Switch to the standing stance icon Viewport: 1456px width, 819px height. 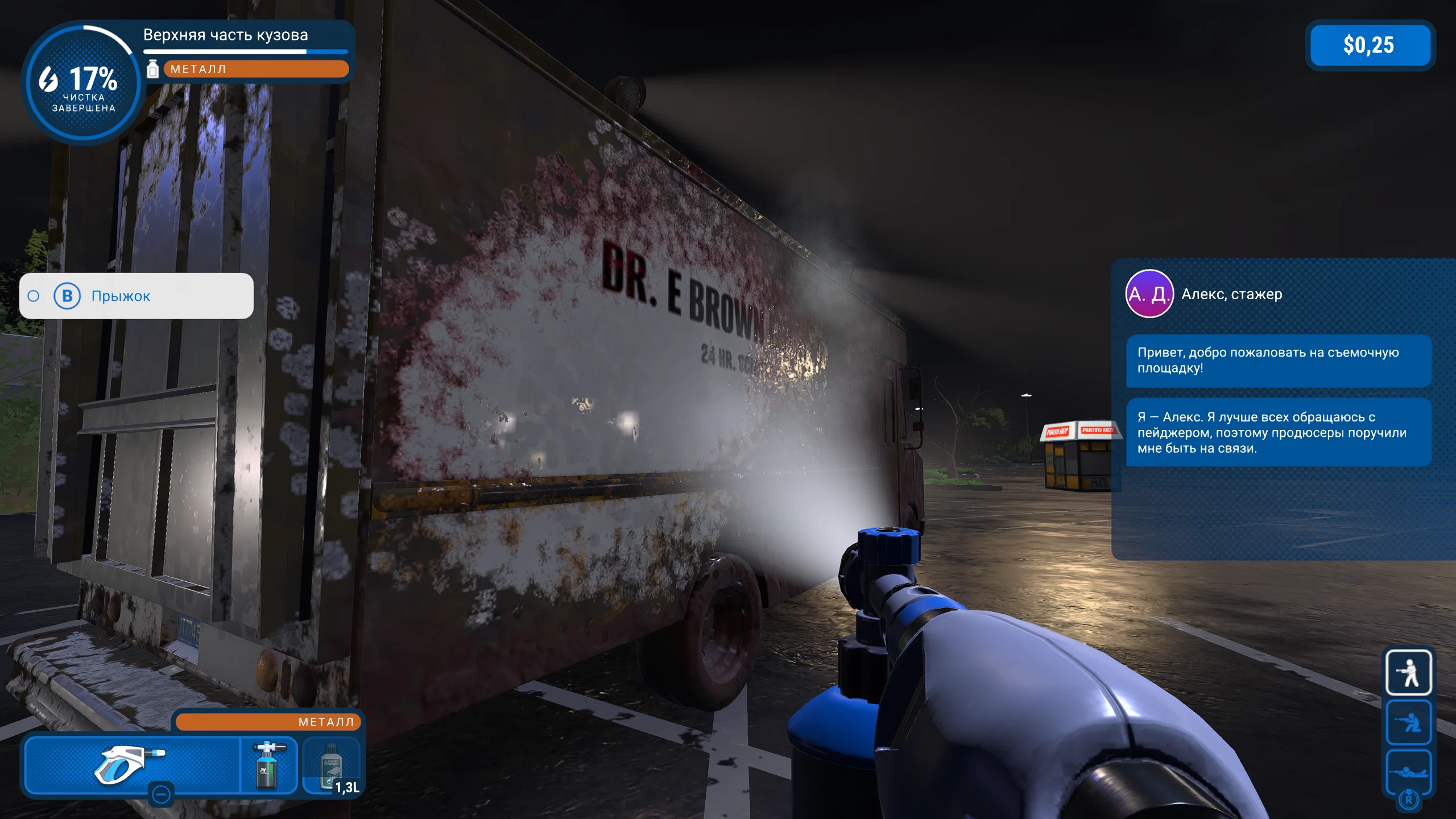pyautogui.click(x=1408, y=673)
